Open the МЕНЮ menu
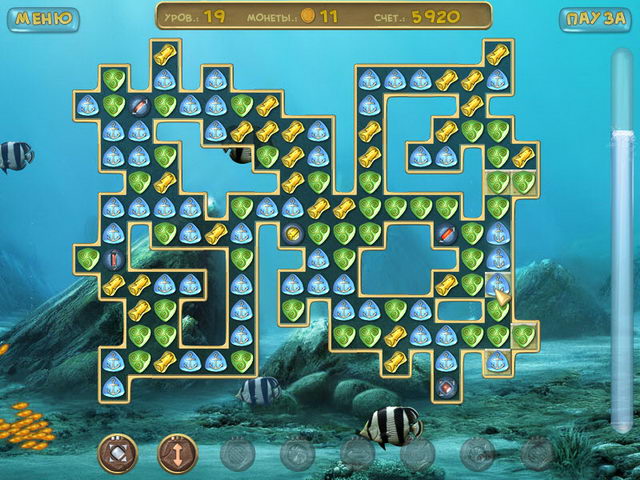The height and width of the screenshot is (480, 640). (43, 19)
